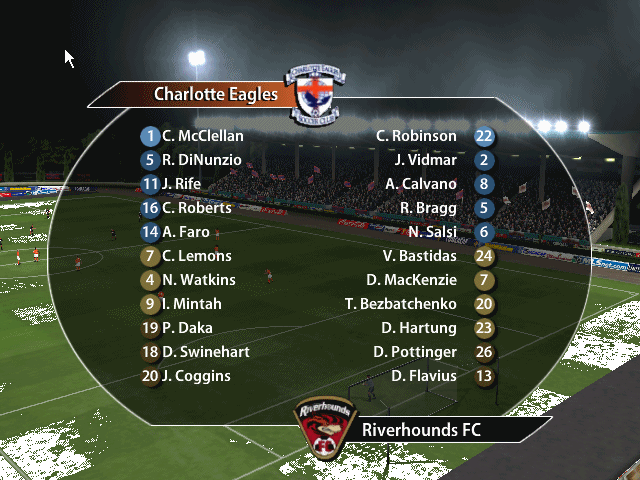
Task: Choose P. Daka in the lineup
Action: 187,328
